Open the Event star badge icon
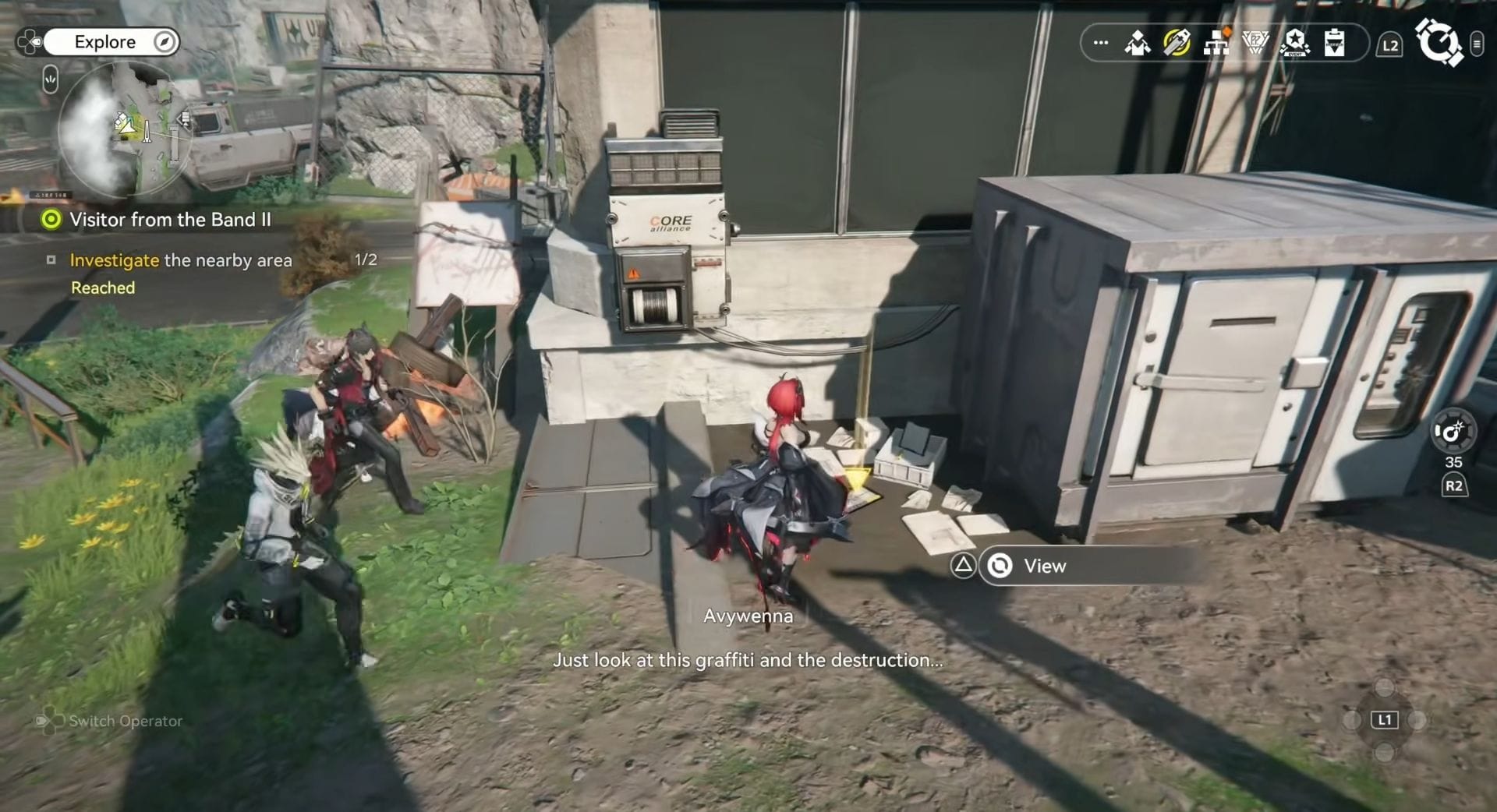Viewport: 1497px width, 812px height. click(x=1295, y=43)
